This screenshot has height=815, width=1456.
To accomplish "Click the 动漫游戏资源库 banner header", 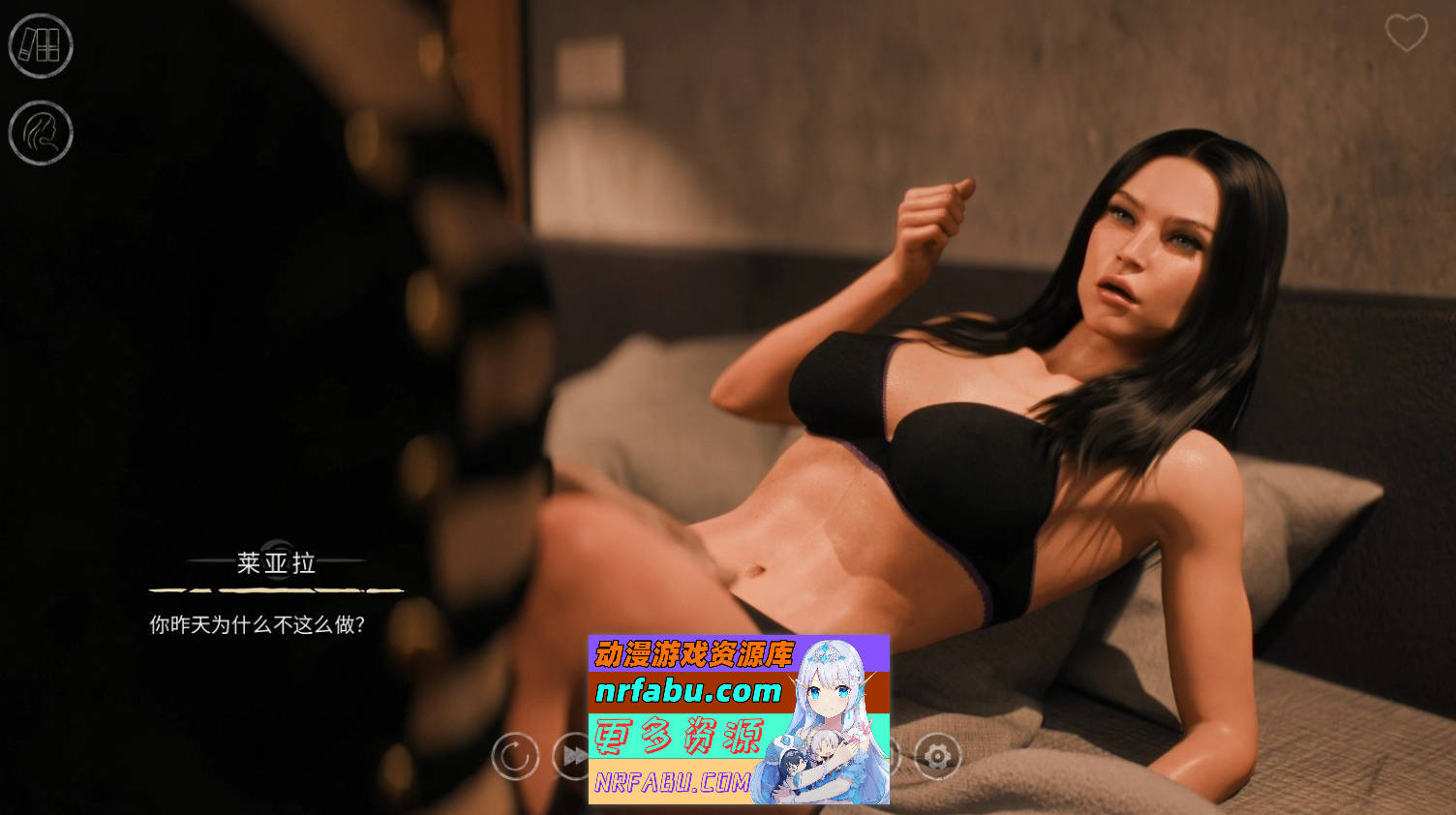I will click(x=693, y=654).
